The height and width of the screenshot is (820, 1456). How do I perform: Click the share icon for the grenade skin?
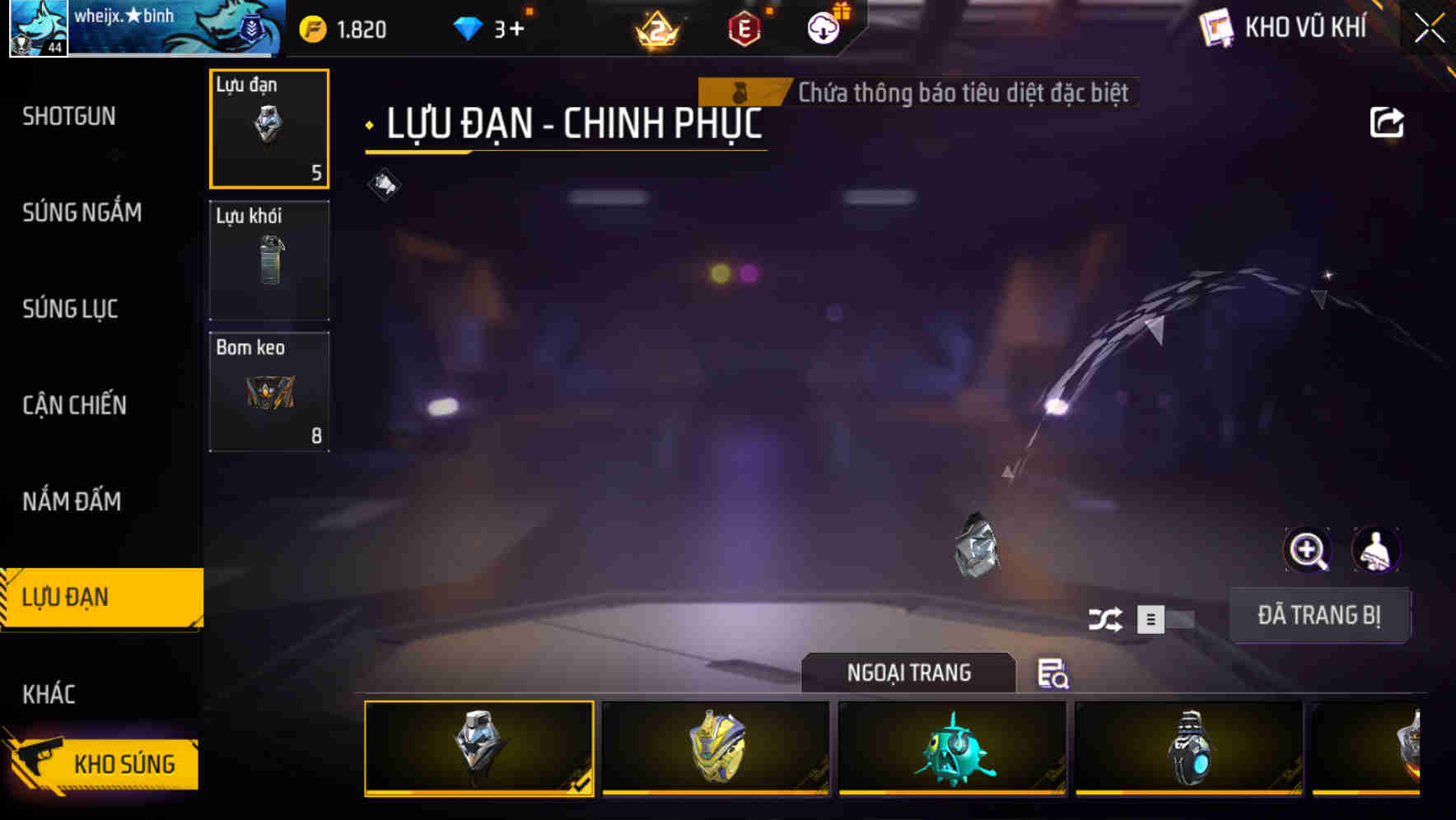(x=1388, y=122)
